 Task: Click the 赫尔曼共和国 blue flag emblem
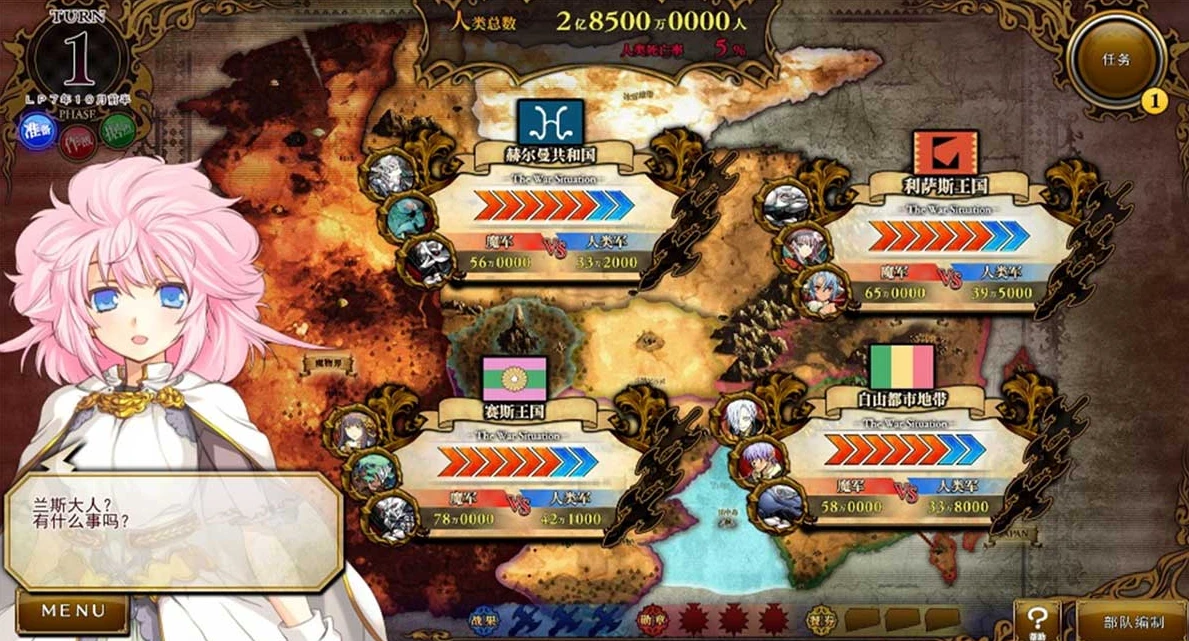pyautogui.click(x=550, y=123)
